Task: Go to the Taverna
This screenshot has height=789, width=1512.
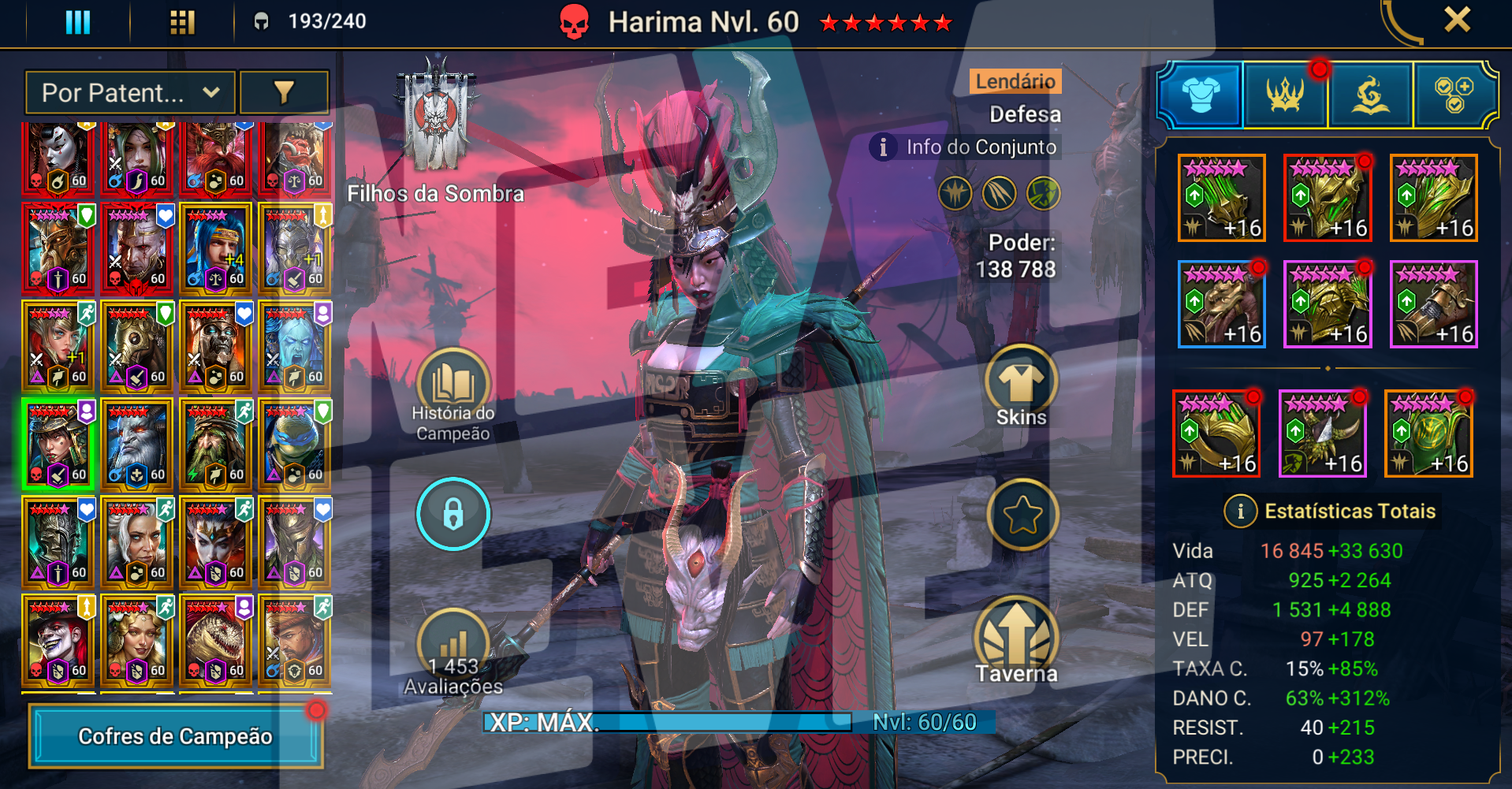Action: 1017,640
